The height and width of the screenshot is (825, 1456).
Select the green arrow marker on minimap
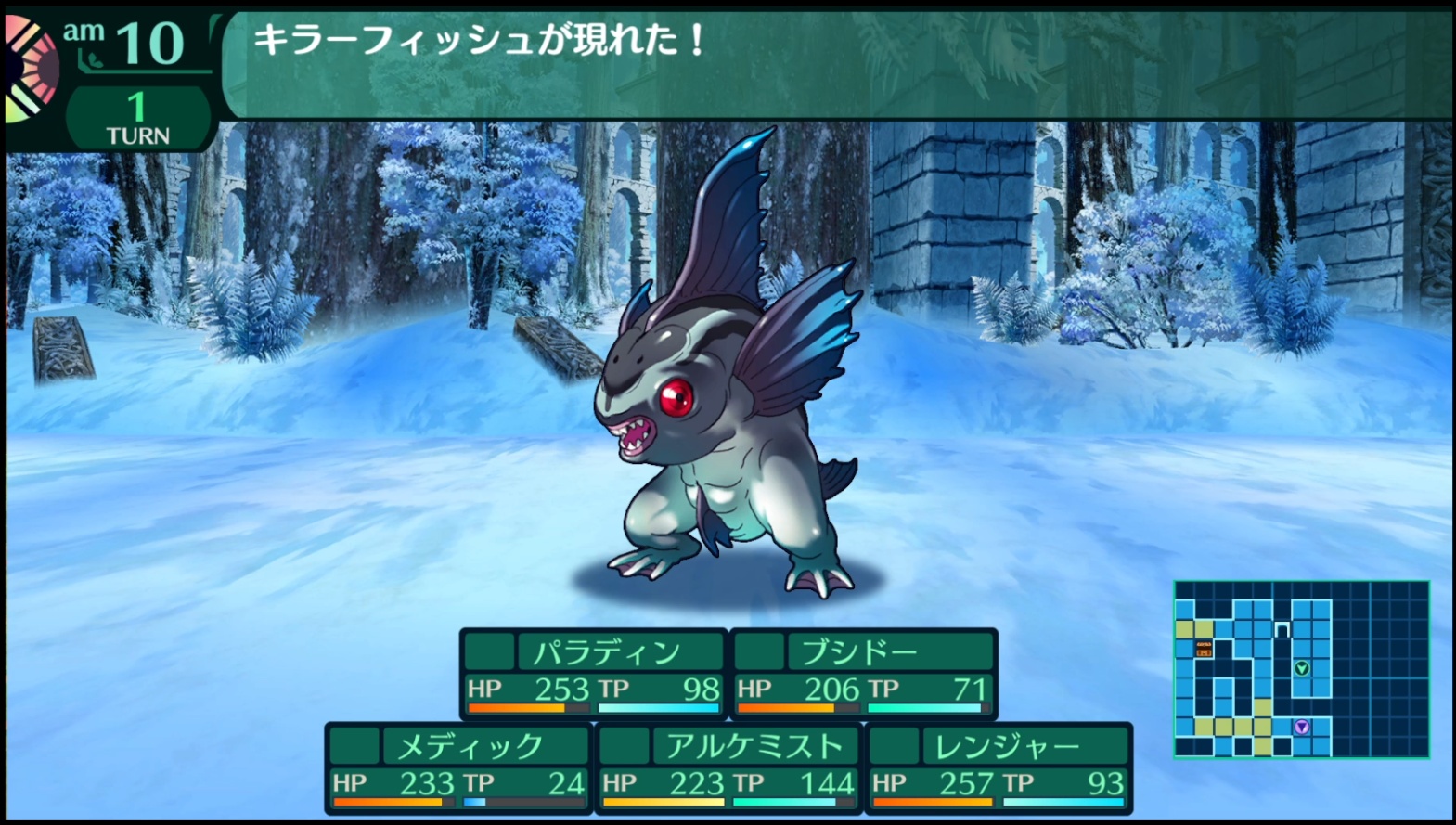pyautogui.click(x=1302, y=668)
